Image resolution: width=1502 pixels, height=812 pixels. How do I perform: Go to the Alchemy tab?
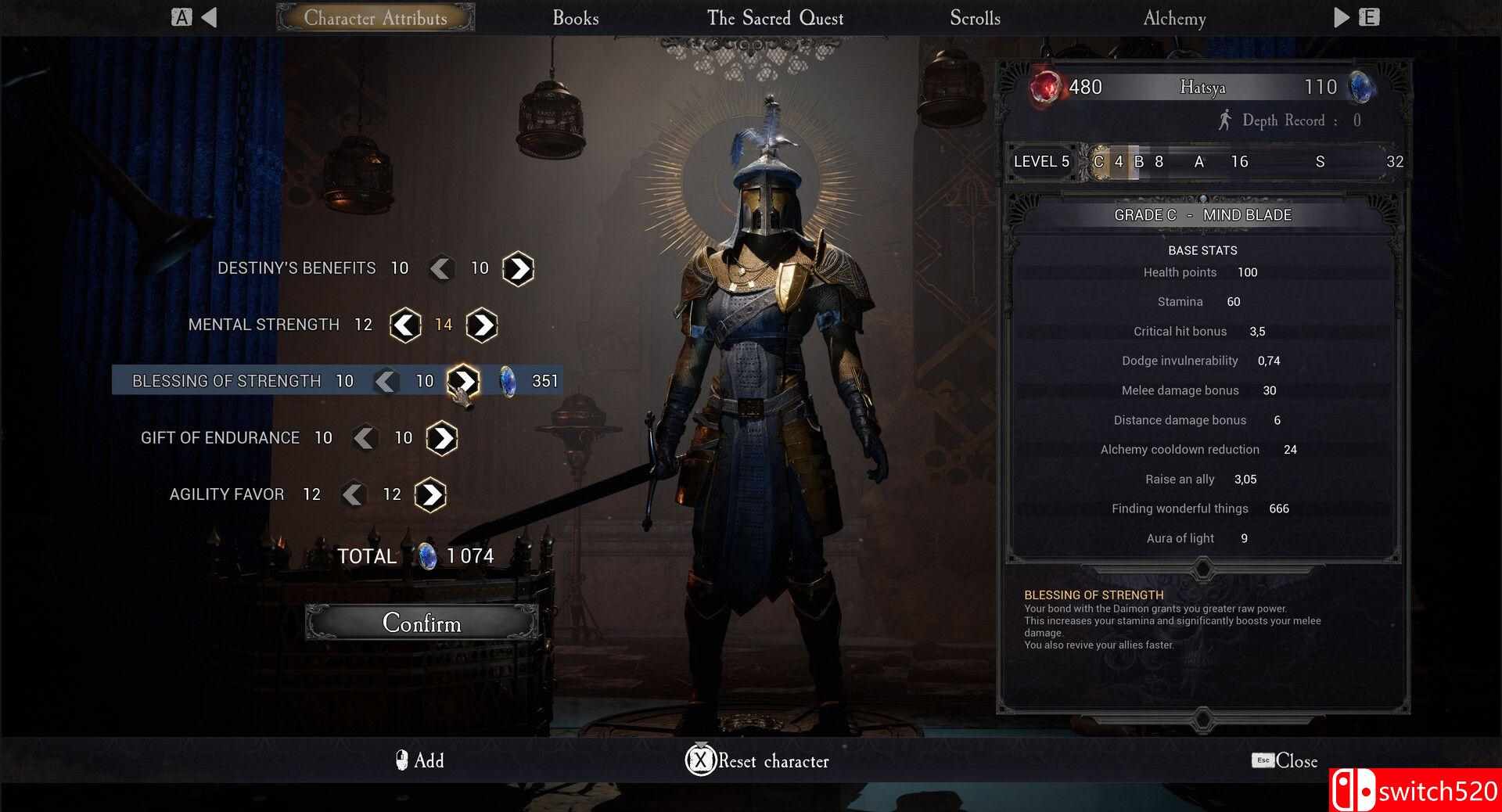click(1174, 18)
